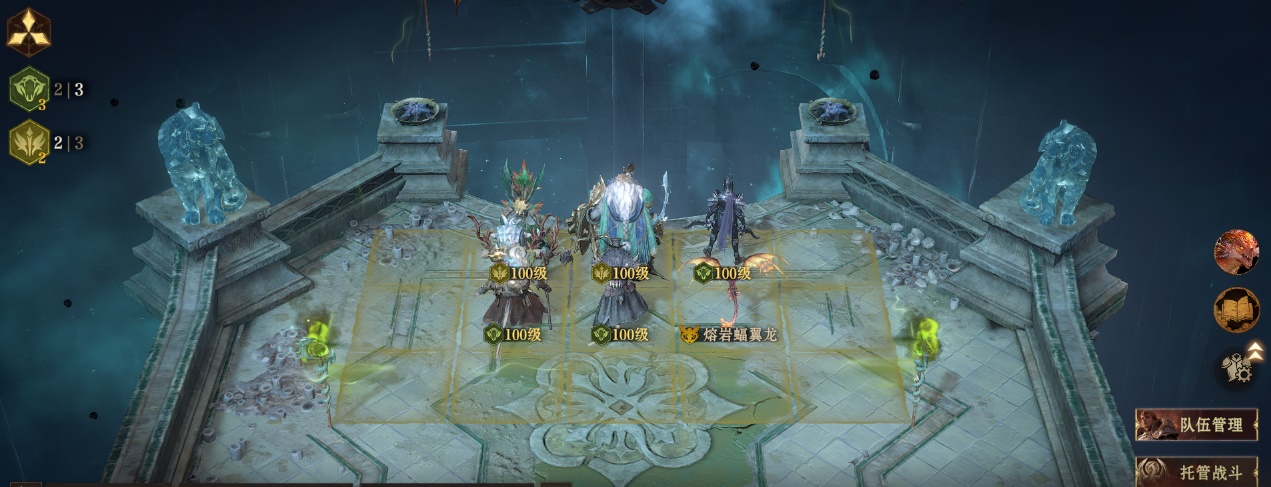The image size is (1271, 487).
Task: Click the knight and gear upgrade icon
Action: 1238,366
